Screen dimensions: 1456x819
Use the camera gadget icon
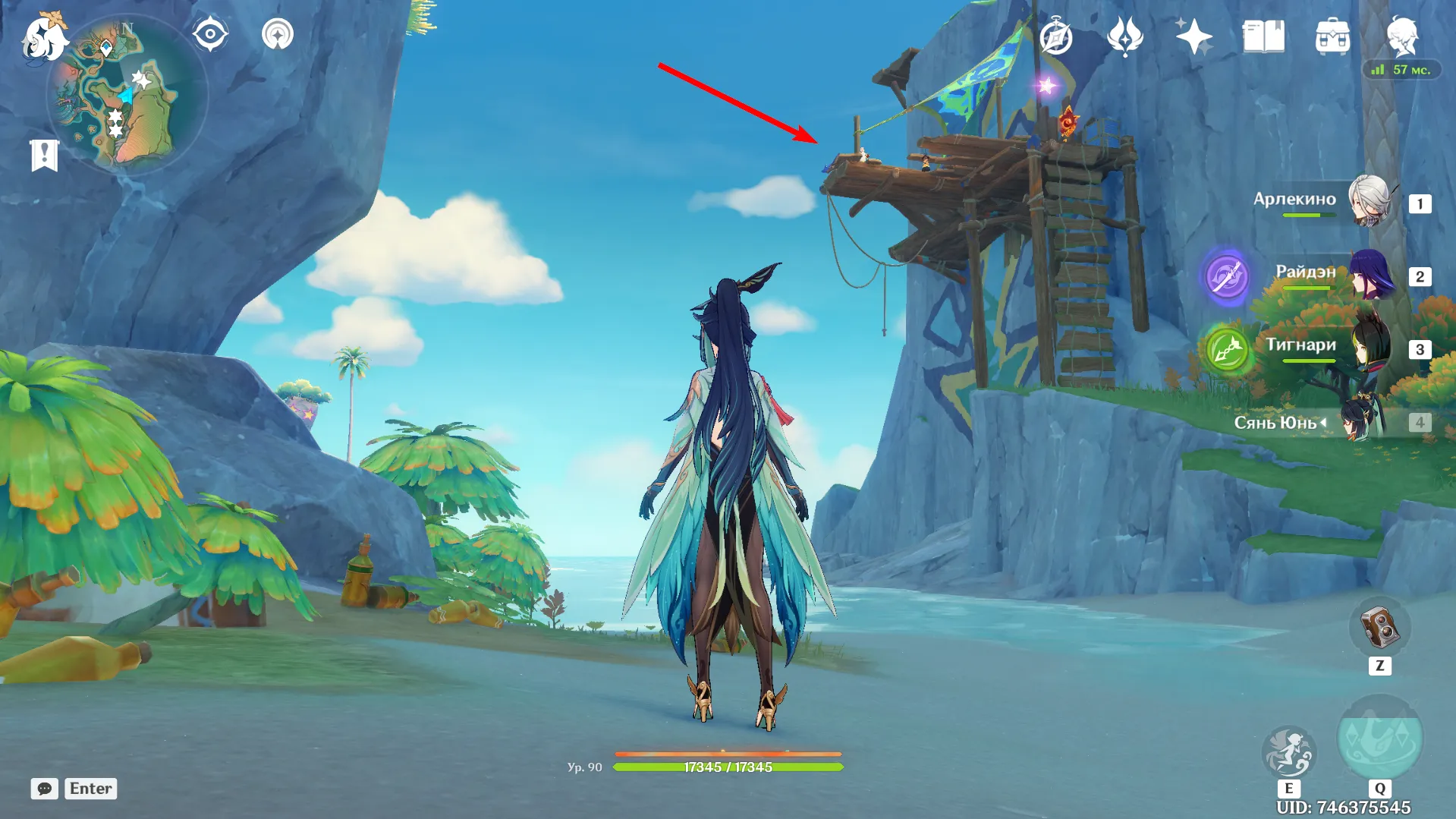(x=1379, y=628)
